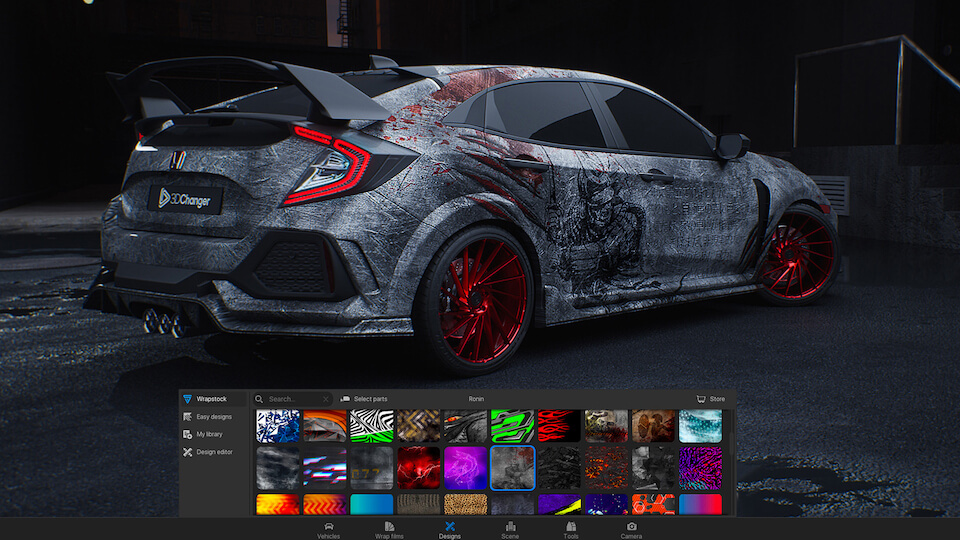Pick the black-and-white zebra stripe design
Screen dimensions: 960x540
click(x=372, y=426)
